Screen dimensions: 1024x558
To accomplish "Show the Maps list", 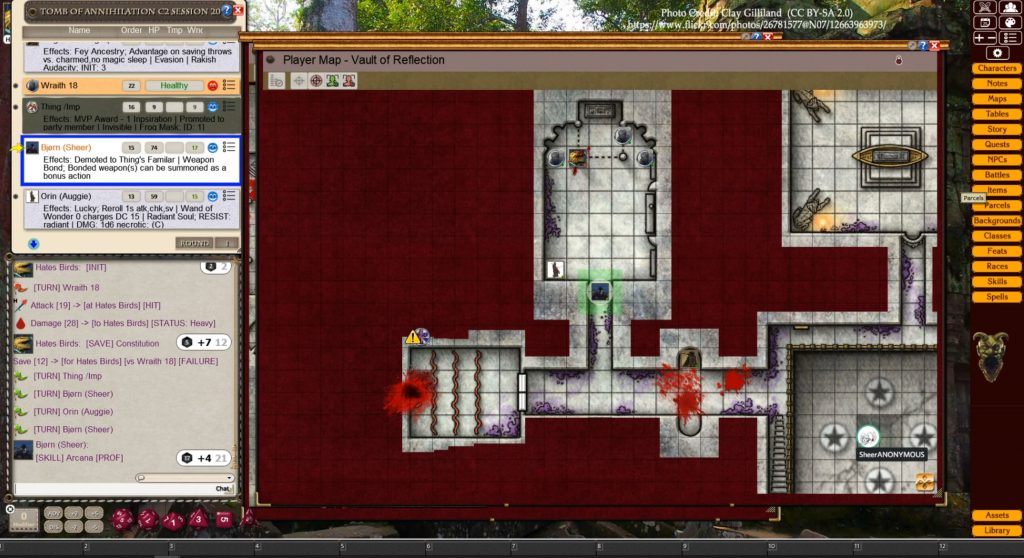I will [996, 99].
